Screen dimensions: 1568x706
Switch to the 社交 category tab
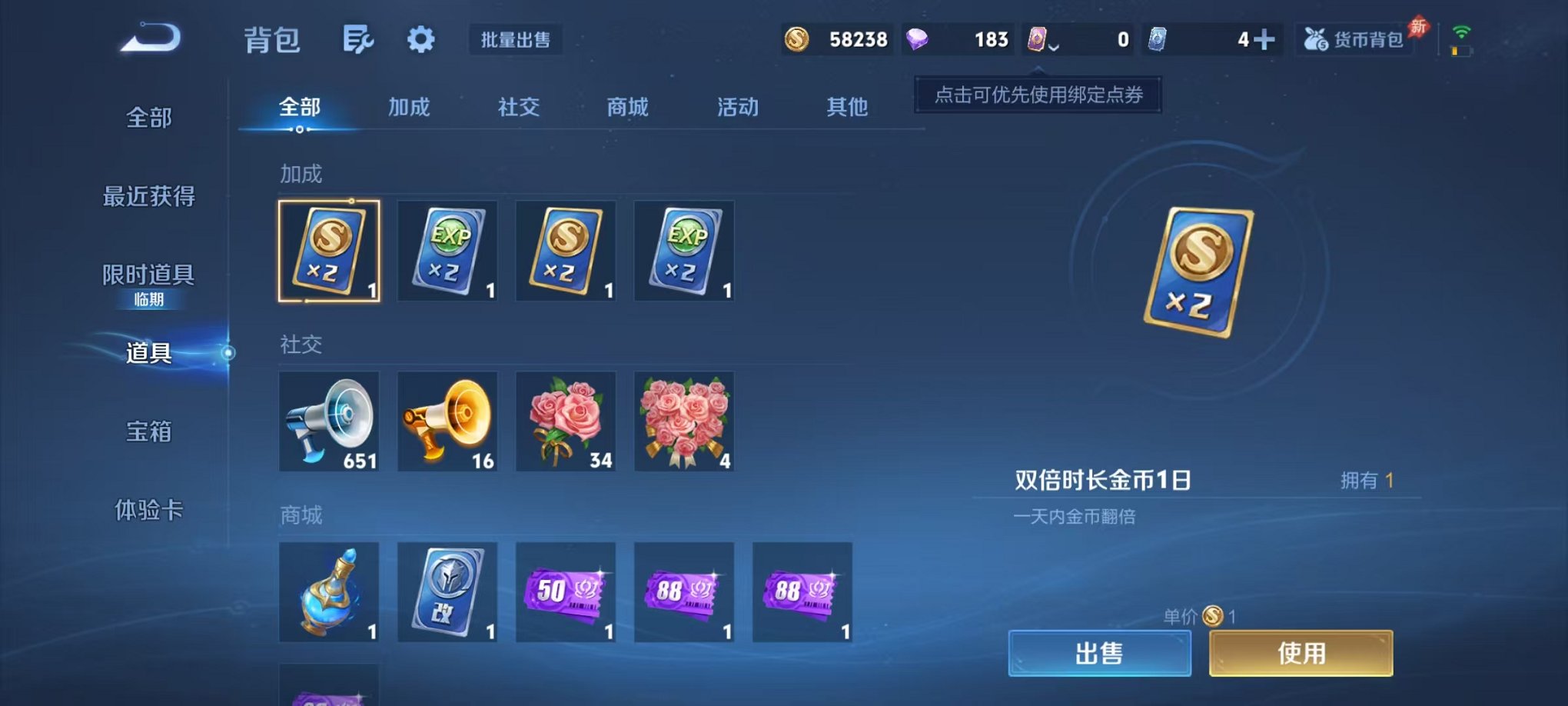pos(517,108)
